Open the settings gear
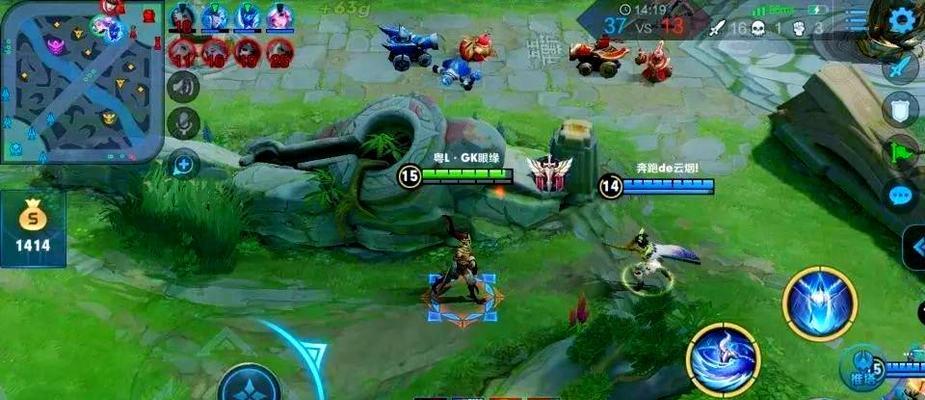 click(903, 18)
